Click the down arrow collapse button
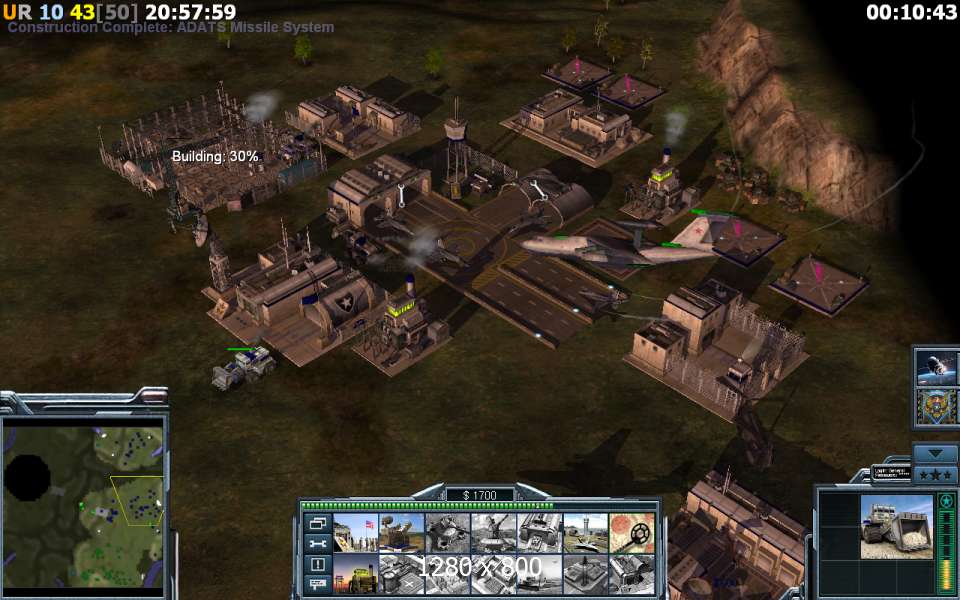Viewport: 960px width, 600px height. 937,454
